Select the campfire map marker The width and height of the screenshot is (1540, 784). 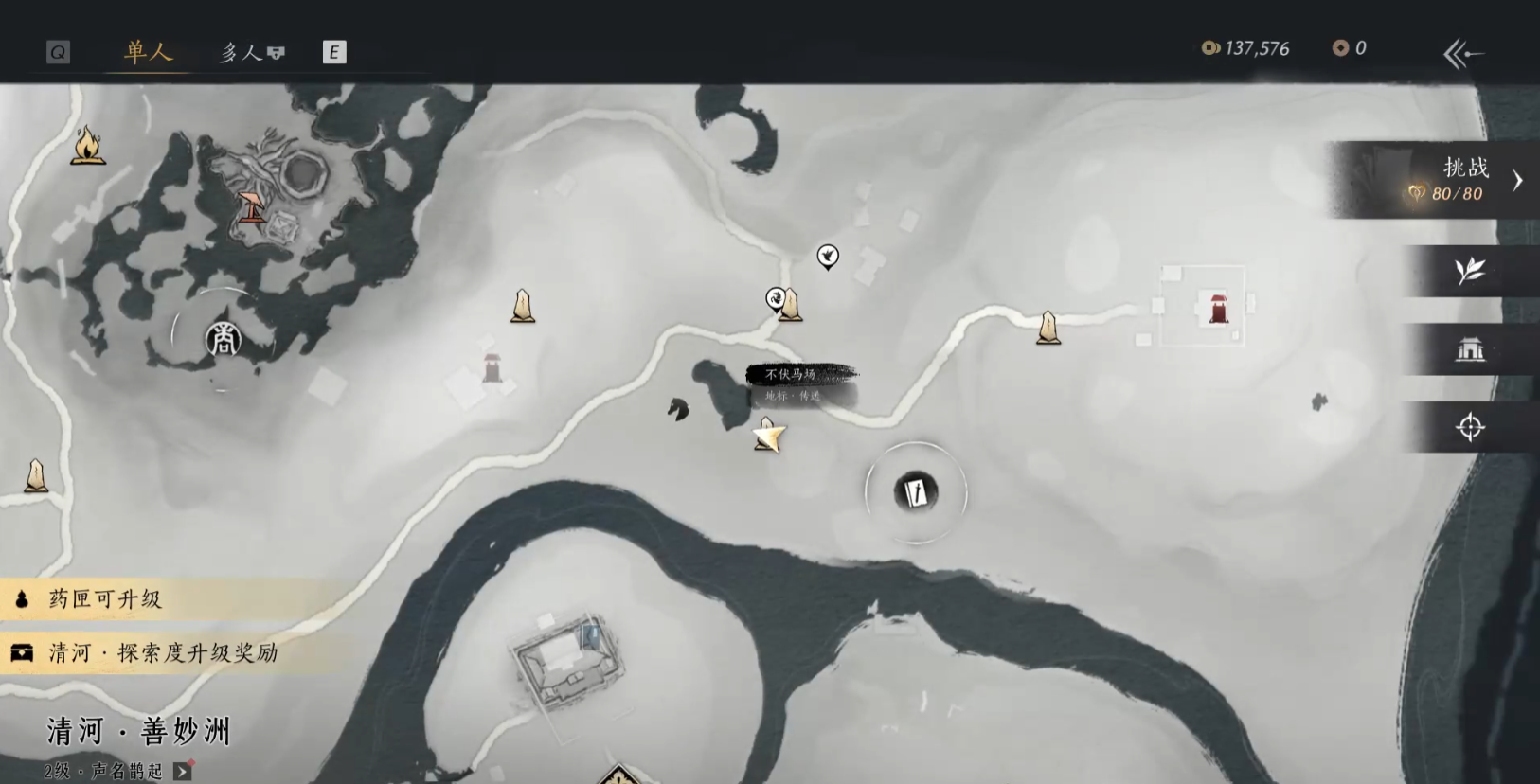tap(87, 147)
